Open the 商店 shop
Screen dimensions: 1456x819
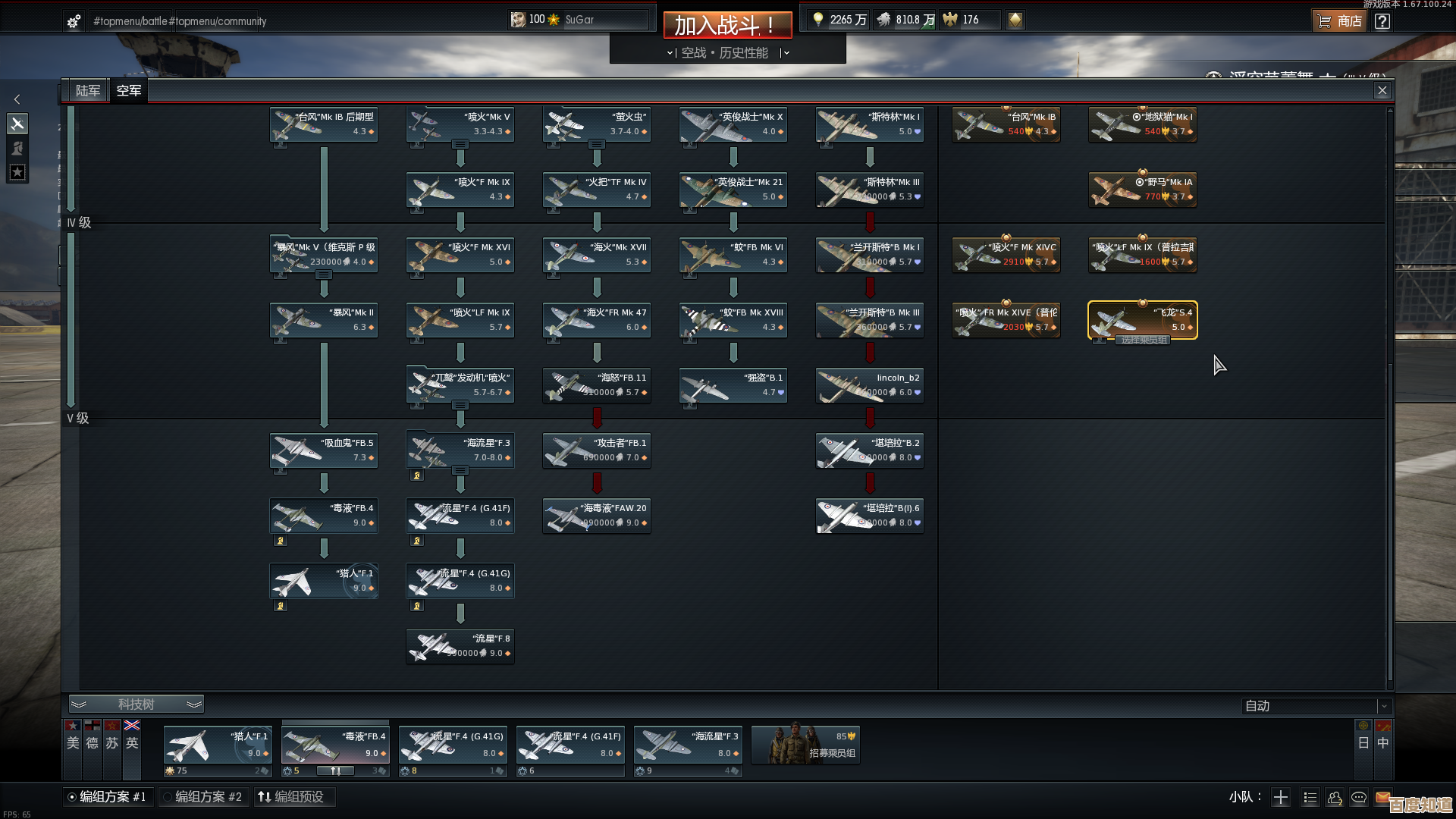click(x=1340, y=21)
